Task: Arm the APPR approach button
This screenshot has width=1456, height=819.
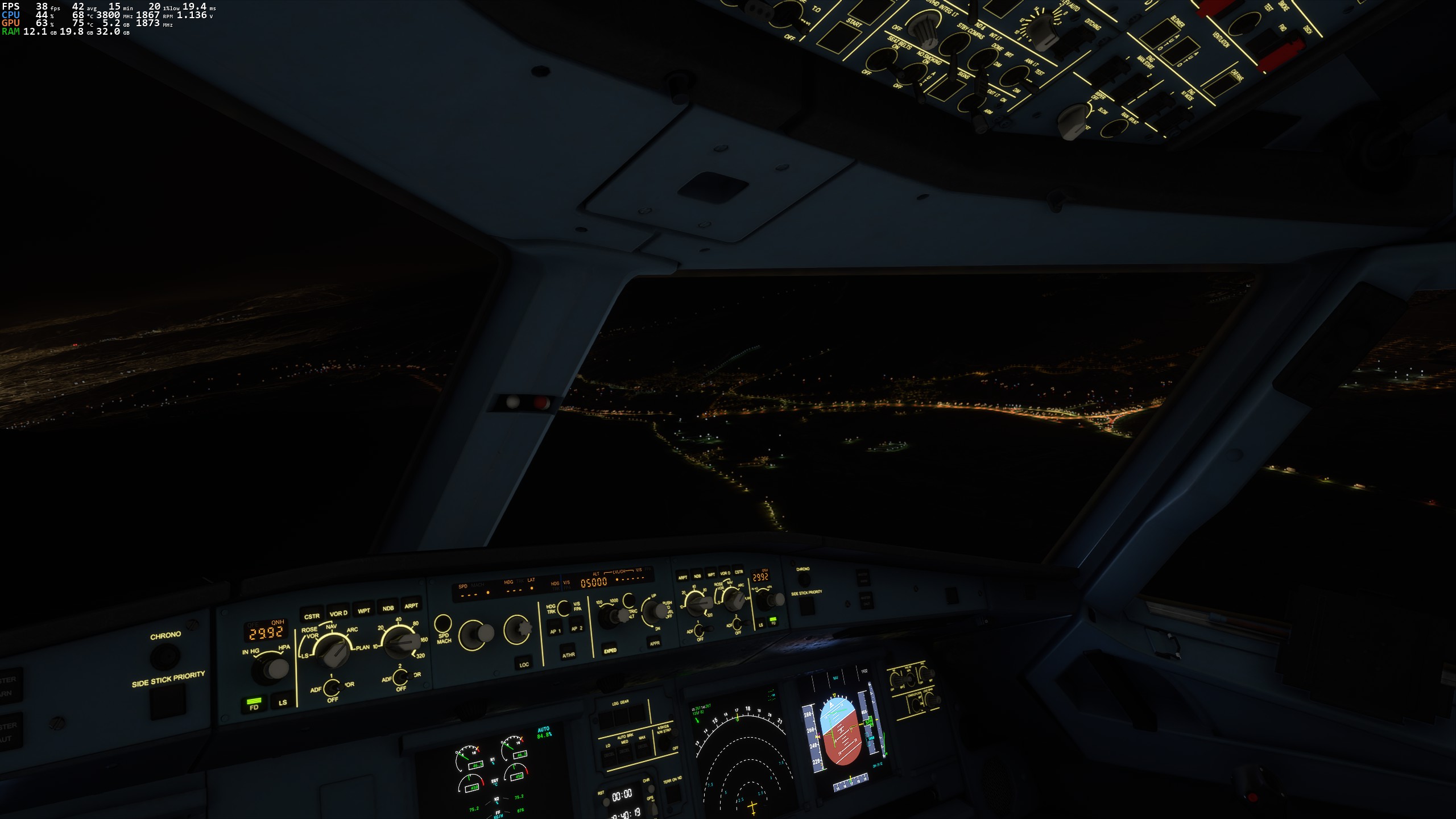Action: (x=655, y=643)
